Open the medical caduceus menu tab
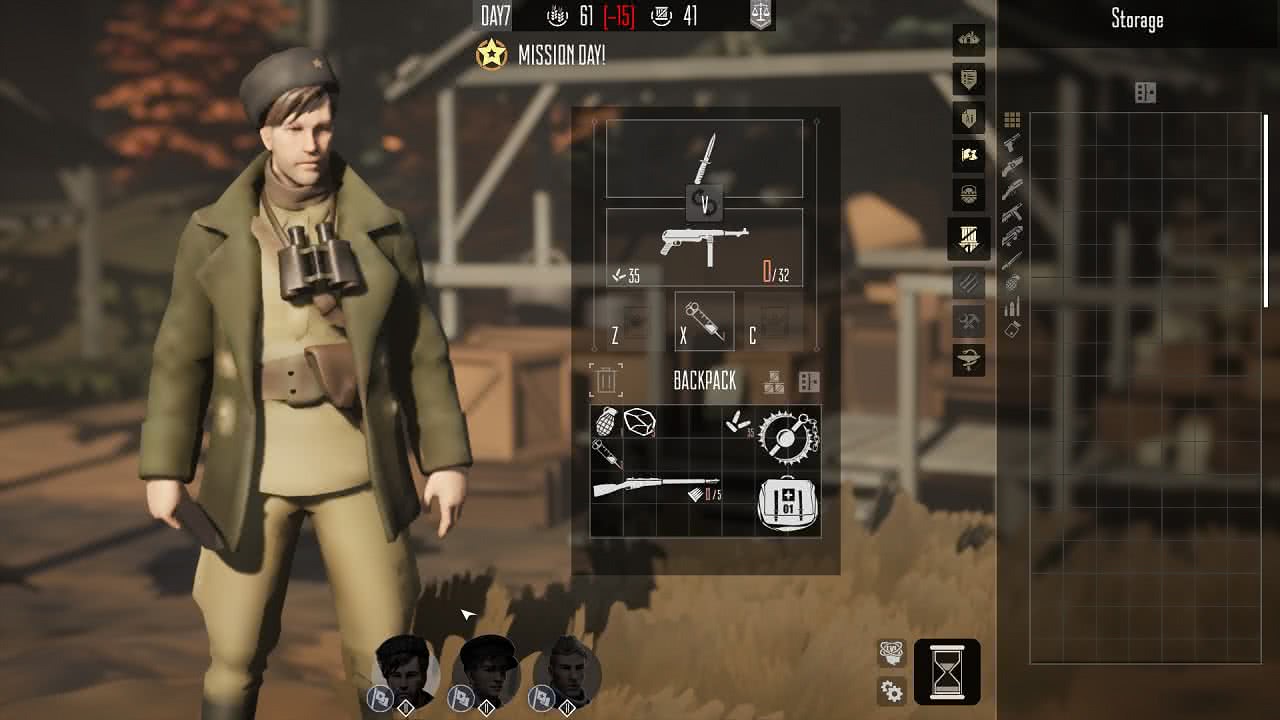 point(968,360)
